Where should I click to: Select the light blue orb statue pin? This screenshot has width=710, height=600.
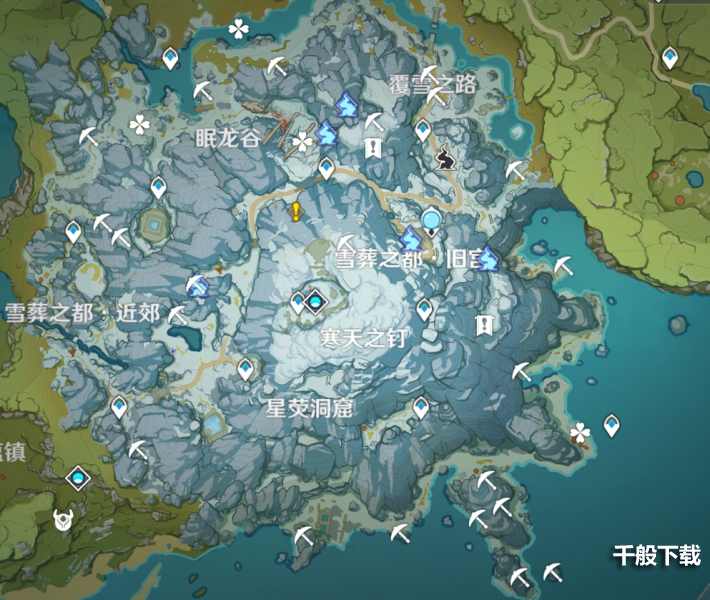tap(431, 221)
